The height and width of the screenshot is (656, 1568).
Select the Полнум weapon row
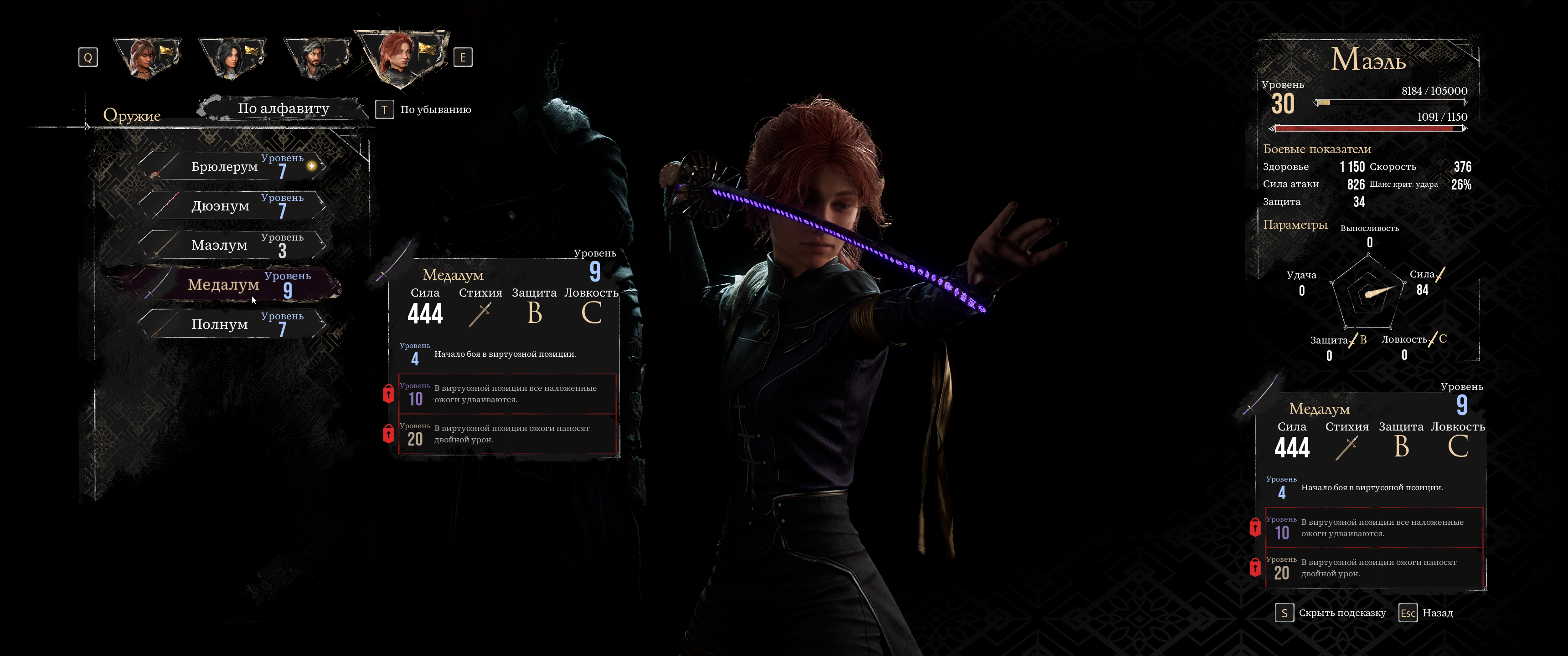point(231,324)
